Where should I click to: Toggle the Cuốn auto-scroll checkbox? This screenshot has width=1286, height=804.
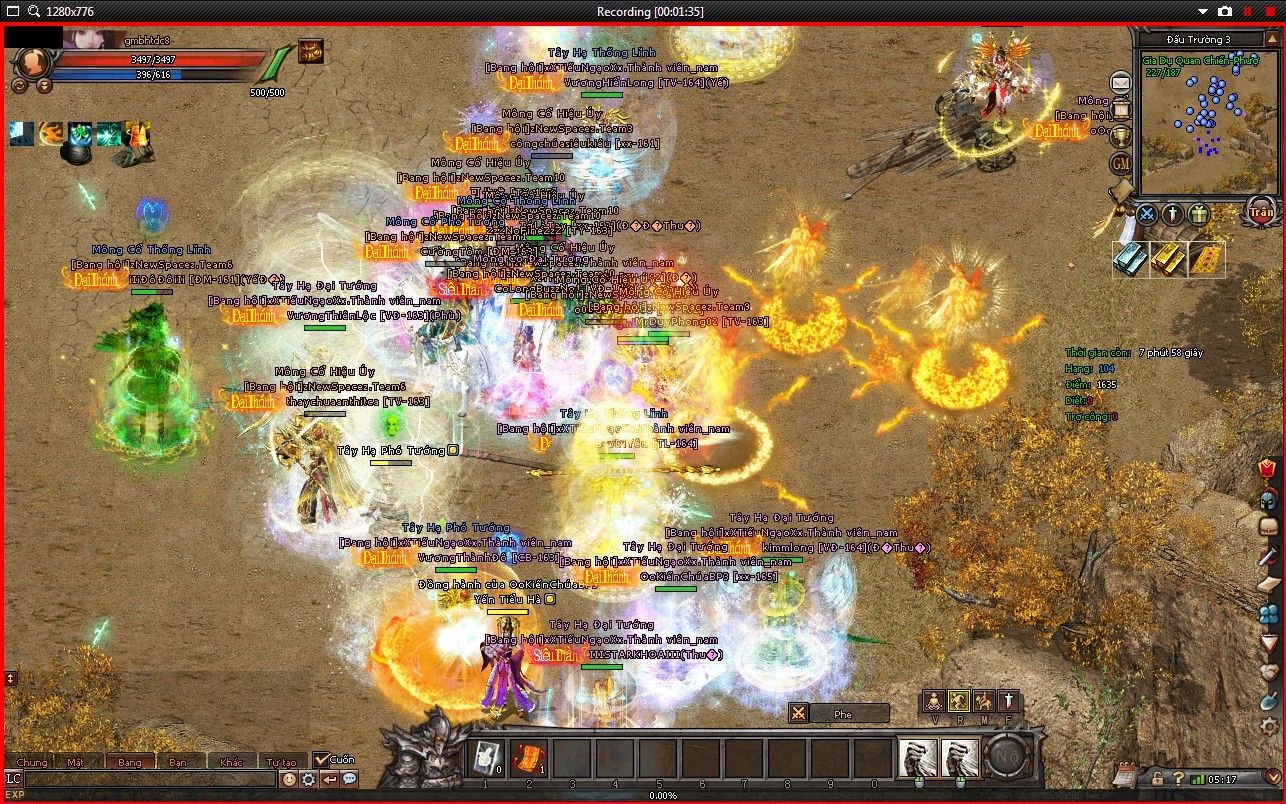tap(321, 760)
